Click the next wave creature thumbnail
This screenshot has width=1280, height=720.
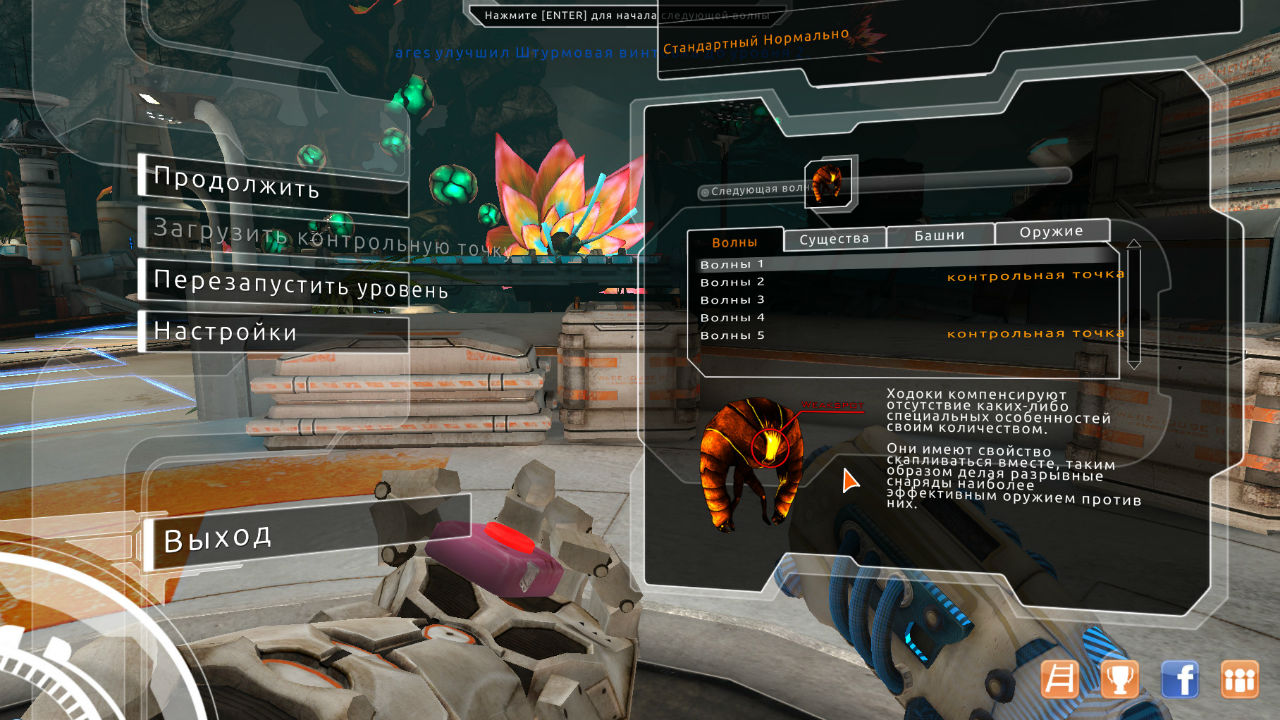click(x=828, y=183)
